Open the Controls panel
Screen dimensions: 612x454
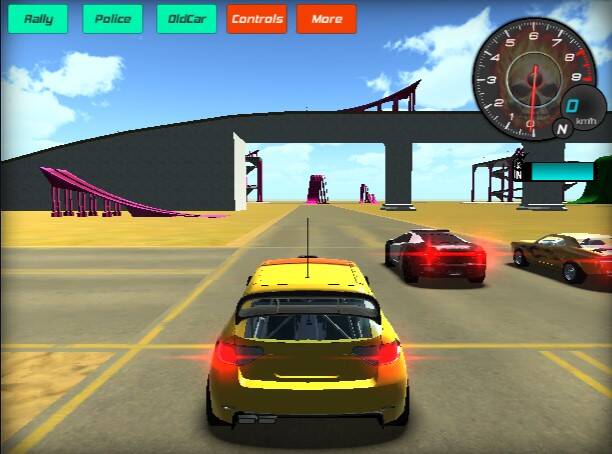tap(257, 19)
